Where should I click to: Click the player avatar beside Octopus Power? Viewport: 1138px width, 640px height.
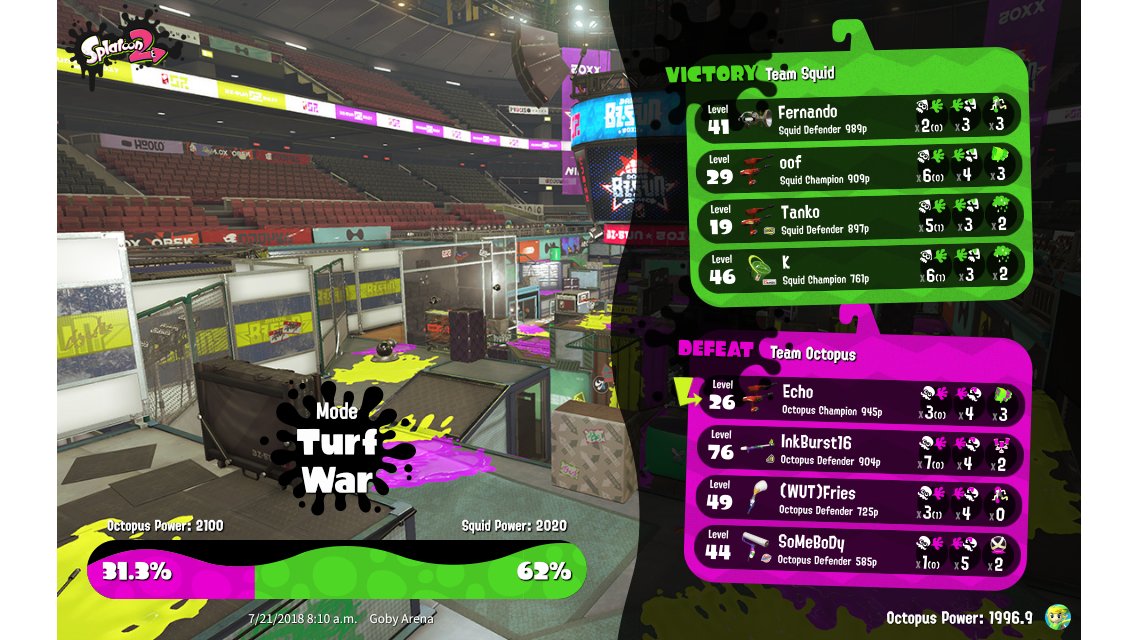(1058, 617)
